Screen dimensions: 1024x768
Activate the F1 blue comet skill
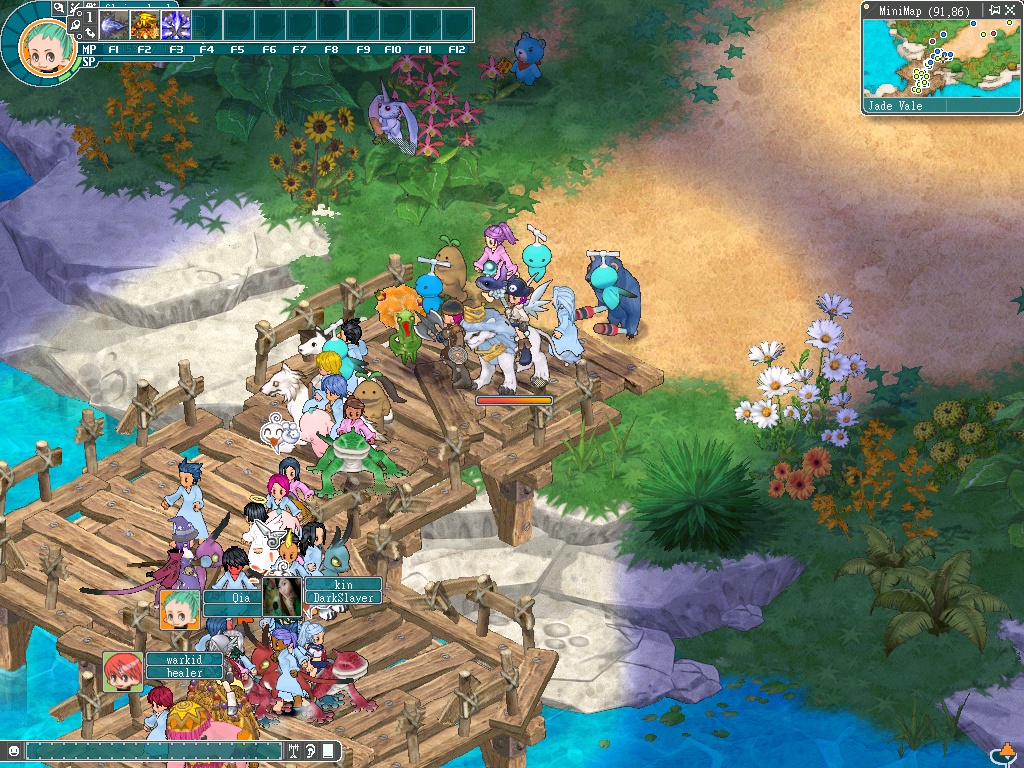(115, 24)
